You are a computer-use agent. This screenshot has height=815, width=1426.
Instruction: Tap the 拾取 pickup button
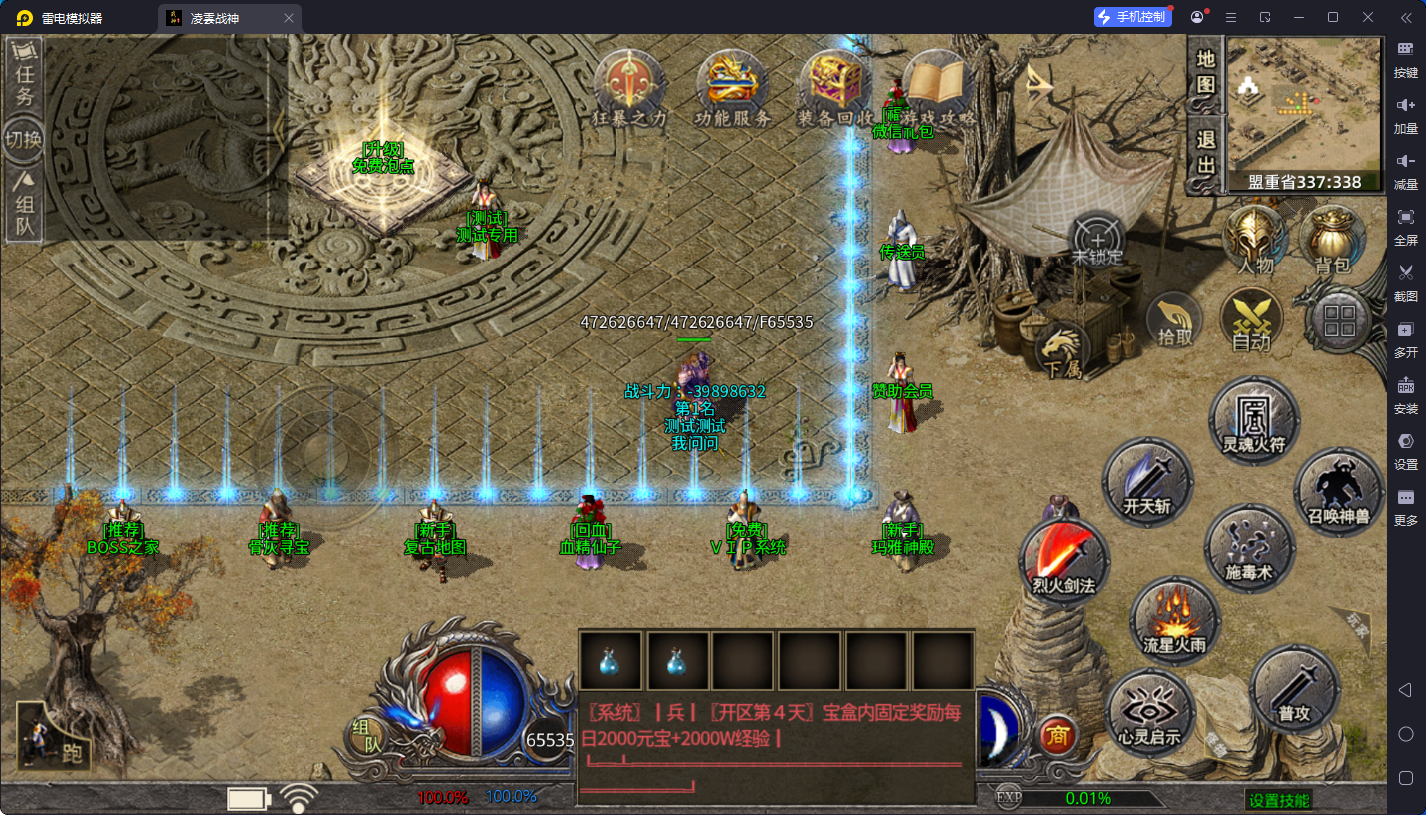(1175, 320)
